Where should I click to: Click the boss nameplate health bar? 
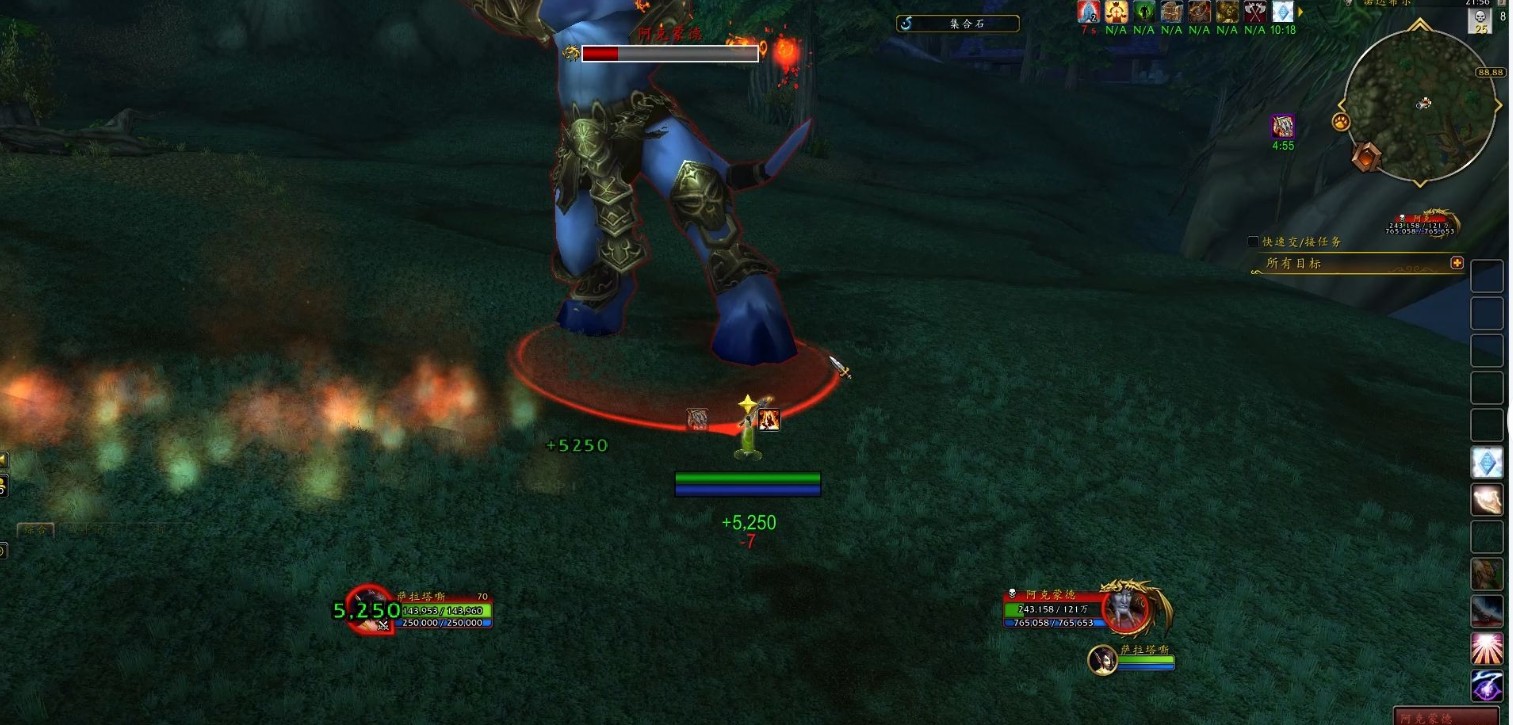point(669,54)
